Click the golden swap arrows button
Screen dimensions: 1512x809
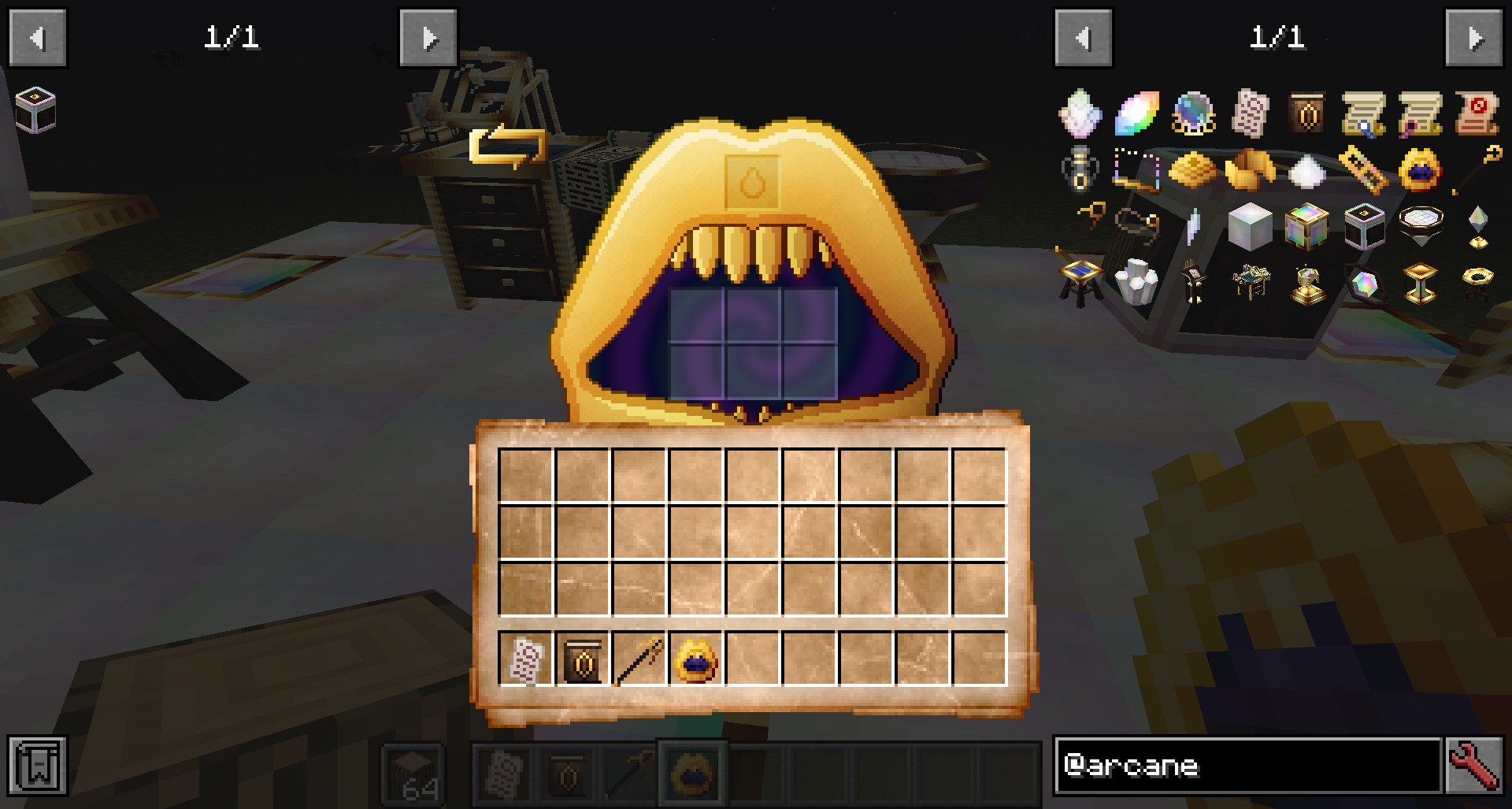pos(508,147)
